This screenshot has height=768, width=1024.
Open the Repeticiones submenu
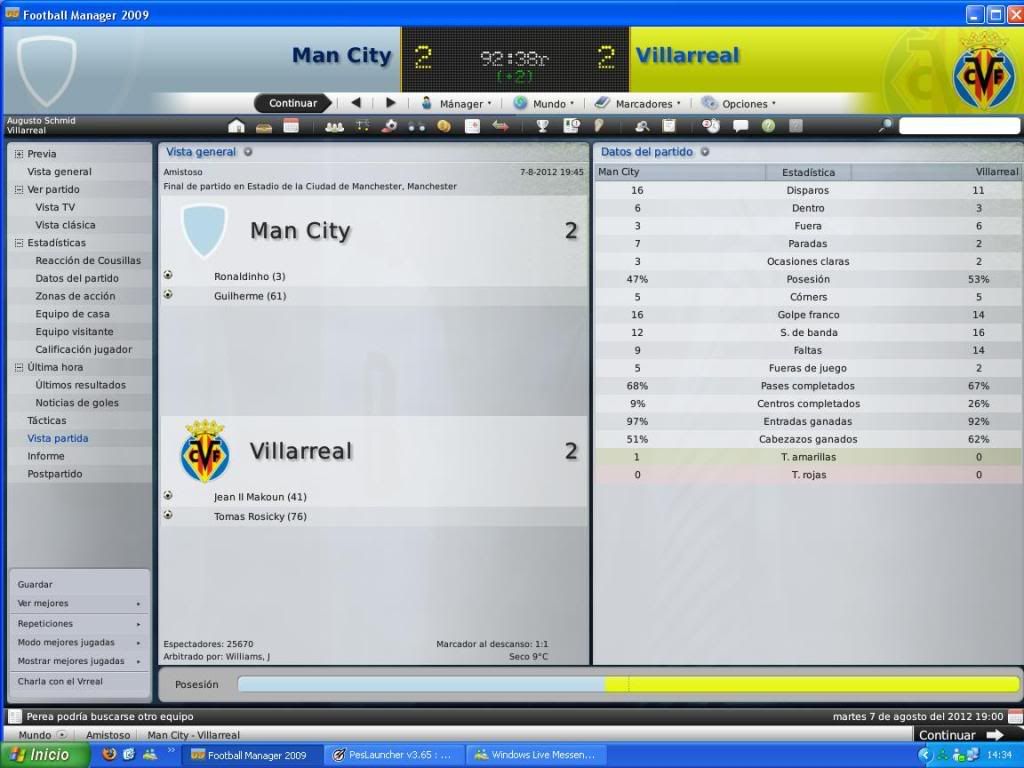(45, 623)
